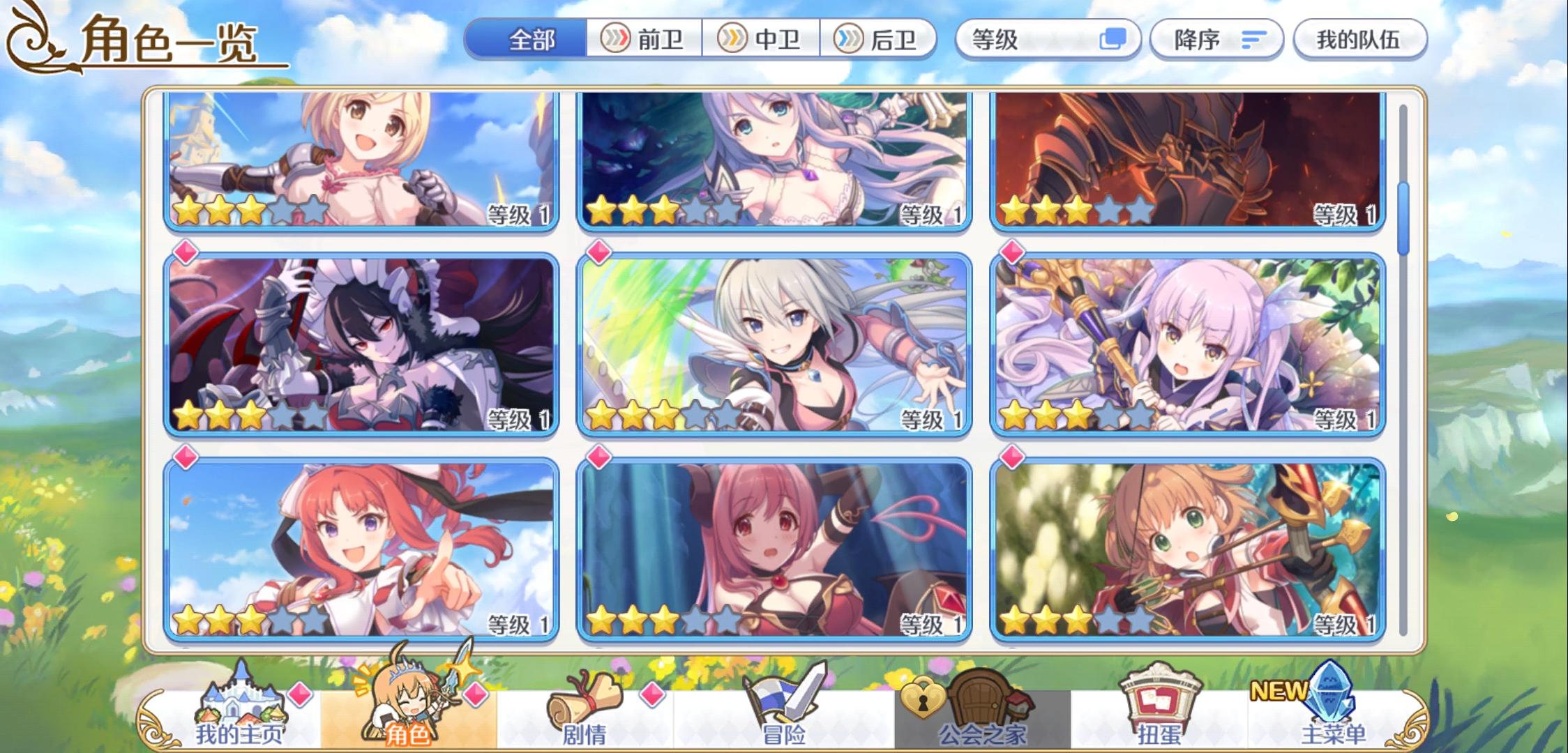Toggle the 全部 filter to show all characters
Image resolution: width=1568 pixels, height=753 pixels.
click(532, 40)
